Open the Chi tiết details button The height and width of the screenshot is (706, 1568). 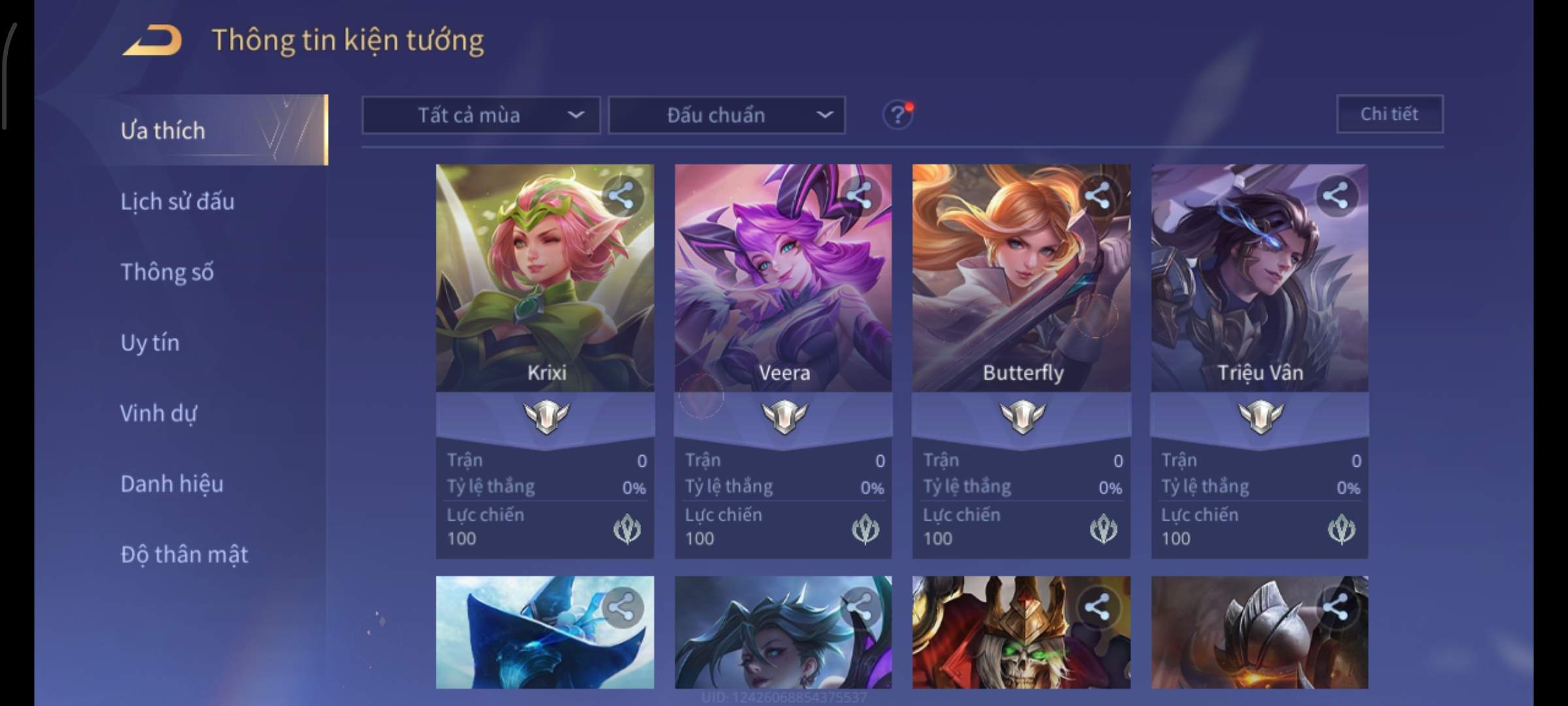click(1389, 114)
